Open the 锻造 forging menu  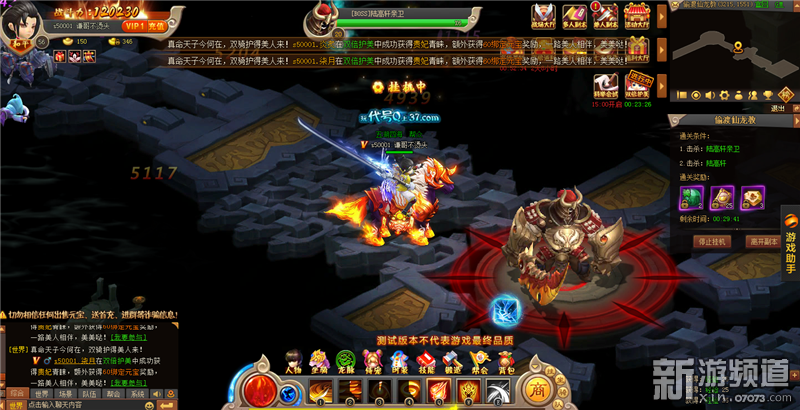point(450,360)
